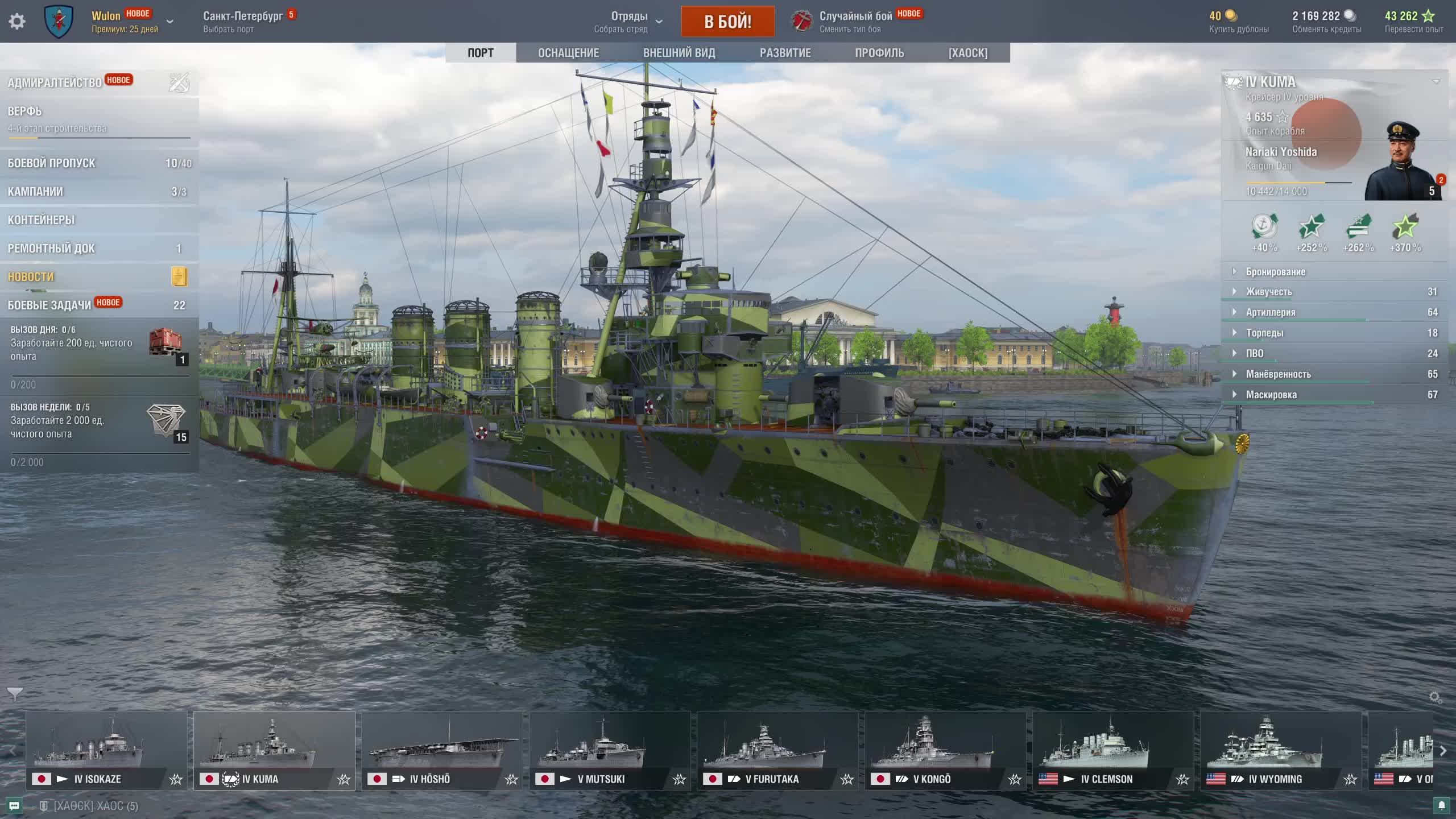Image resolution: width=1456 pixels, height=819 pixels.
Task: Change battle type via Случайный бой
Action: pos(855,22)
